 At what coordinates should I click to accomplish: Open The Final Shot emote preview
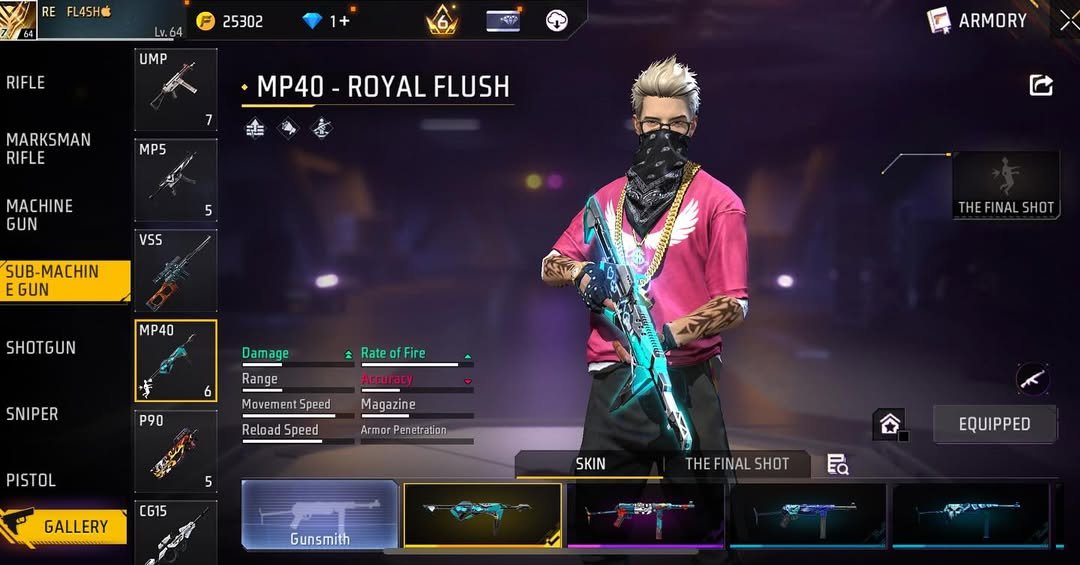pos(1006,184)
